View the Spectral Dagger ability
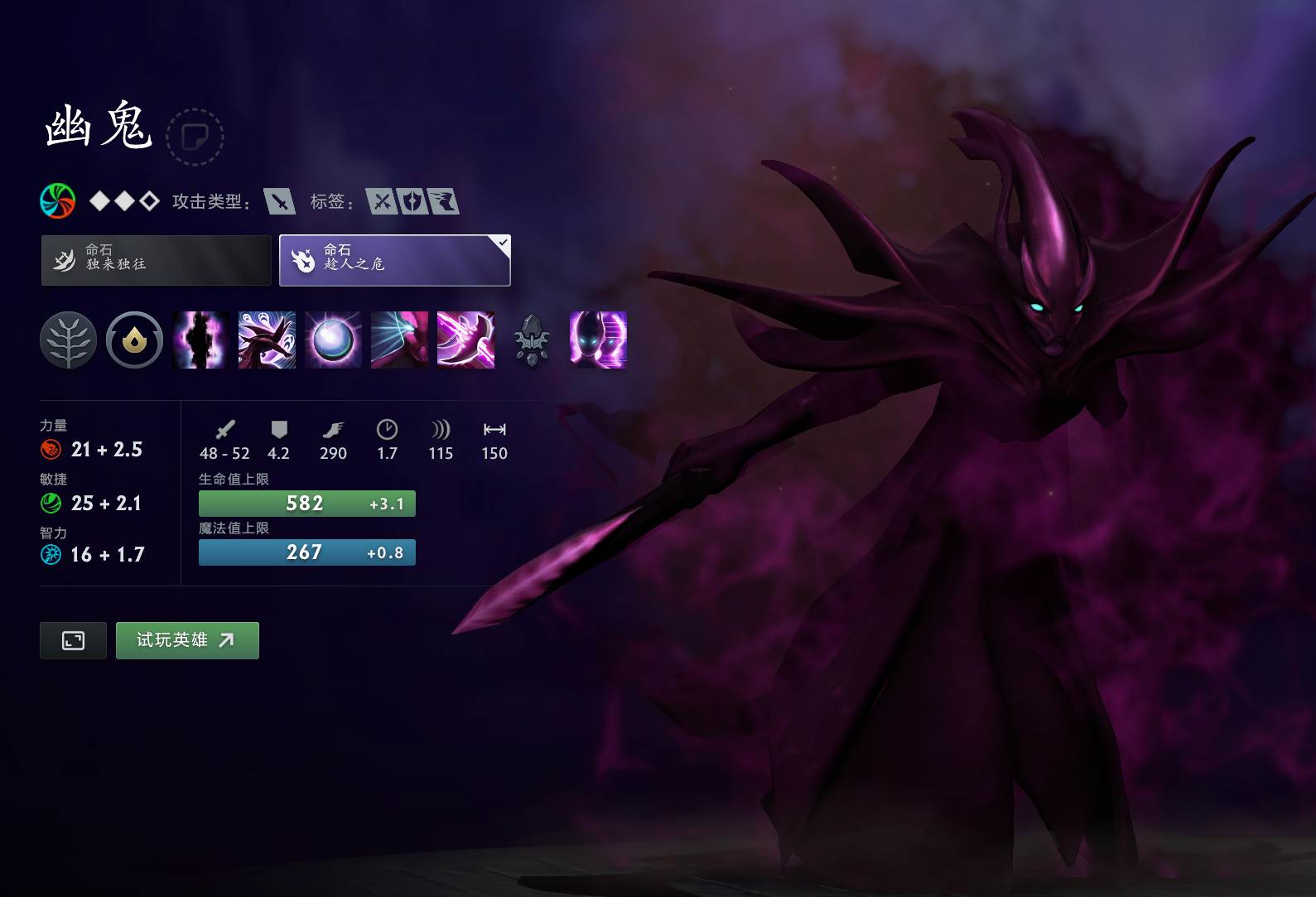The height and width of the screenshot is (897, 1316). click(267, 340)
